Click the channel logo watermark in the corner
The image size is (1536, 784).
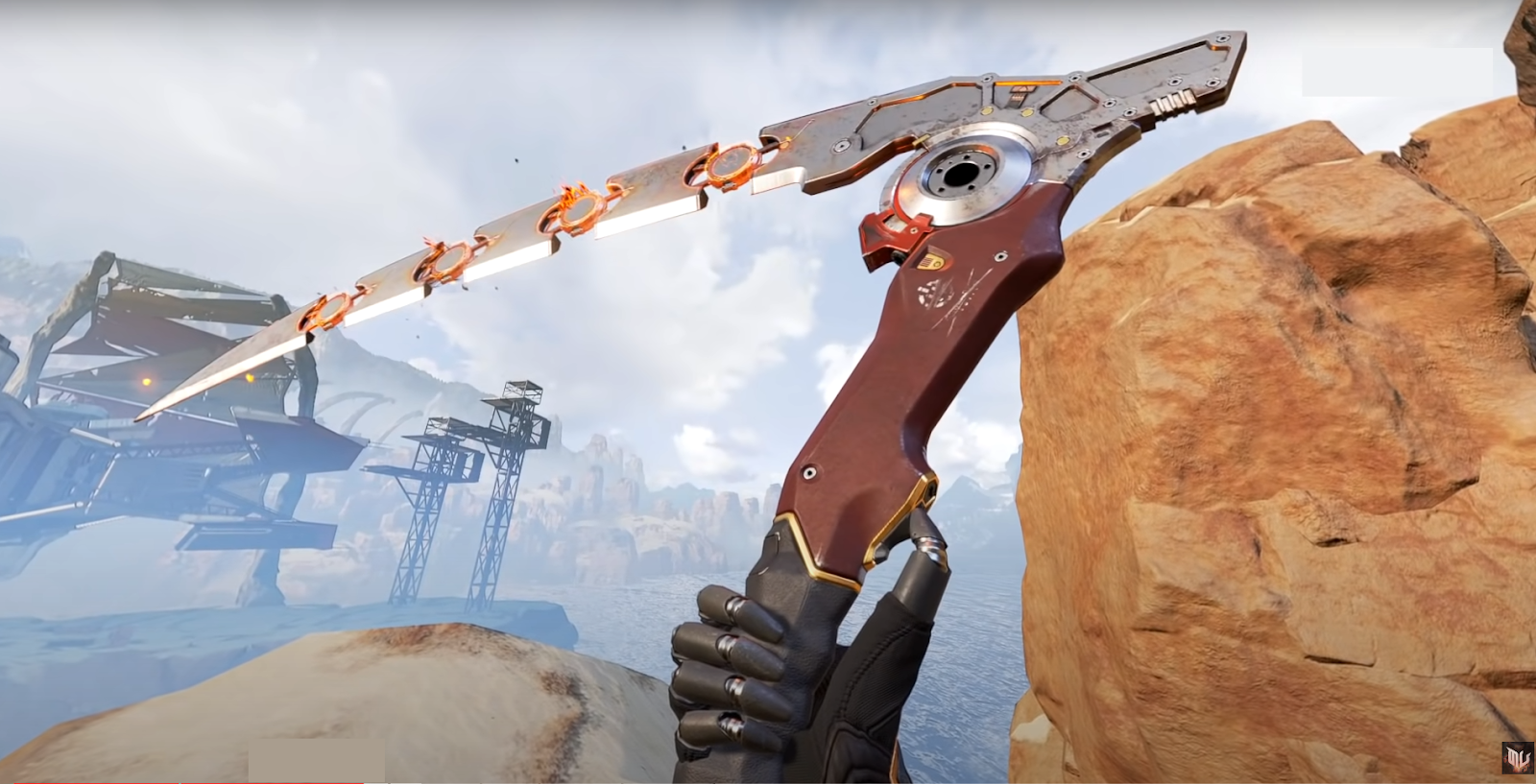click(1517, 757)
